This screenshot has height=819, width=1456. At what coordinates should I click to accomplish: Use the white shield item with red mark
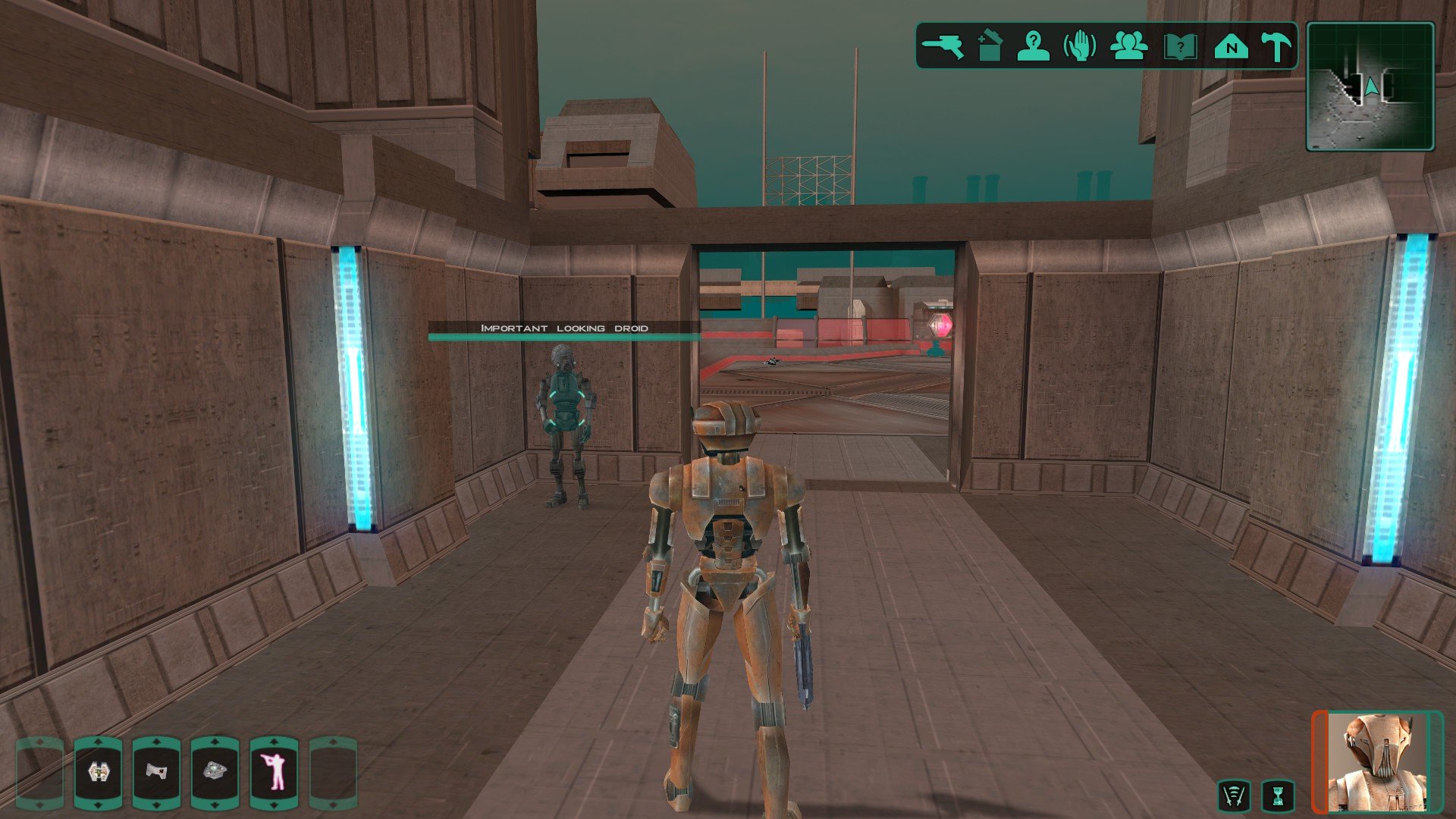pos(156,773)
